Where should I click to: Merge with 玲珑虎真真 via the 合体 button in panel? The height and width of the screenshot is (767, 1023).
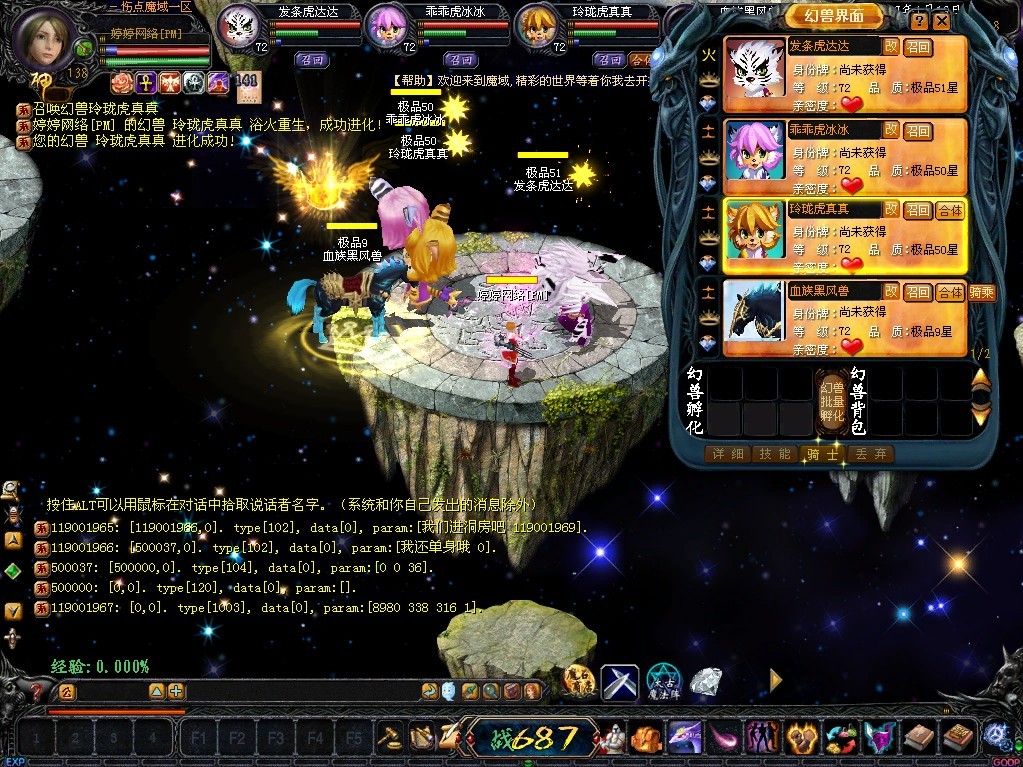(950, 210)
